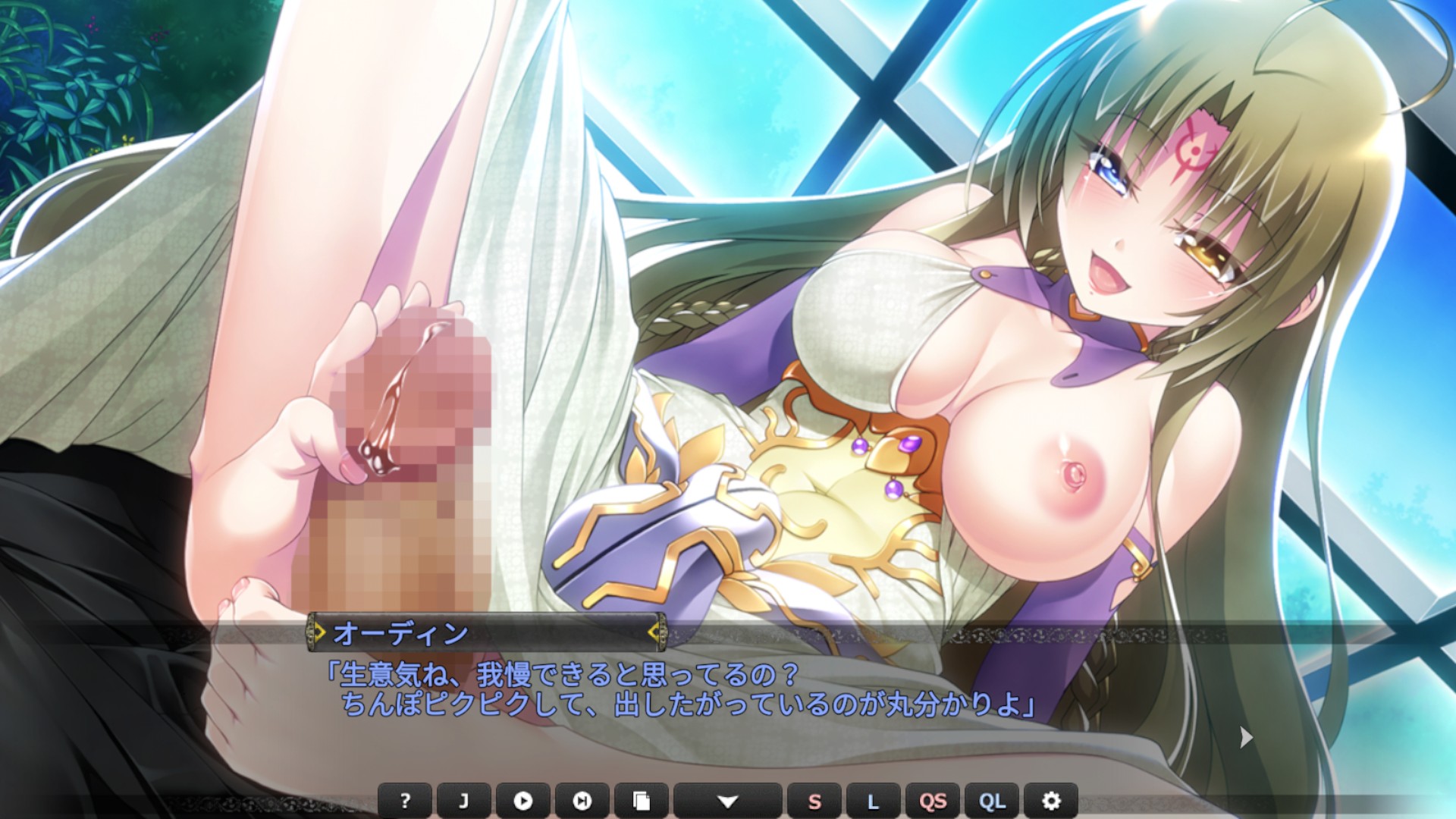Screen dimensions: 1456x819
Task: Start auto-play mode with the play icon
Action: (x=522, y=801)
